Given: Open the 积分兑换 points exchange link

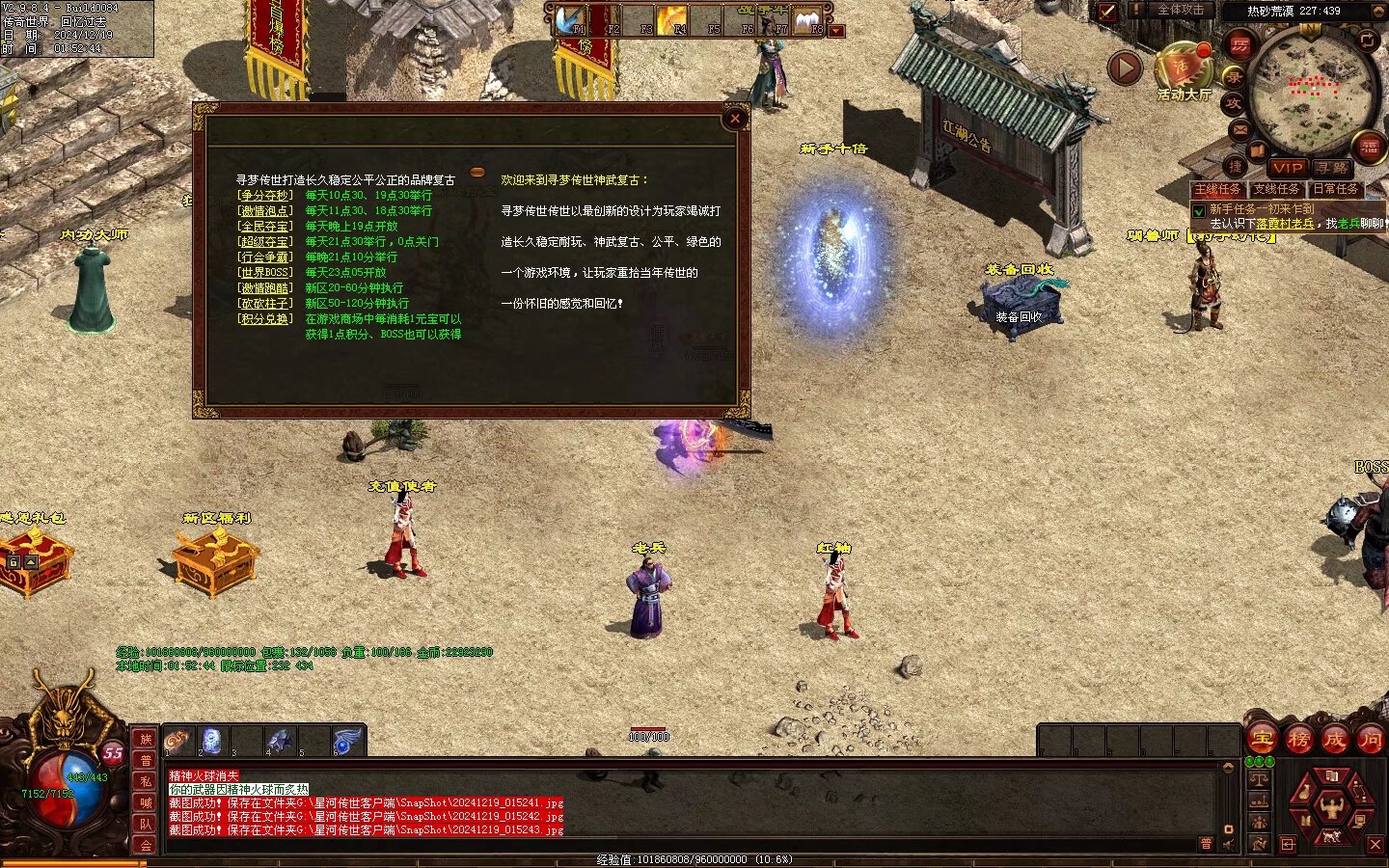Looking at the screenshot, I should click(264, 318).
